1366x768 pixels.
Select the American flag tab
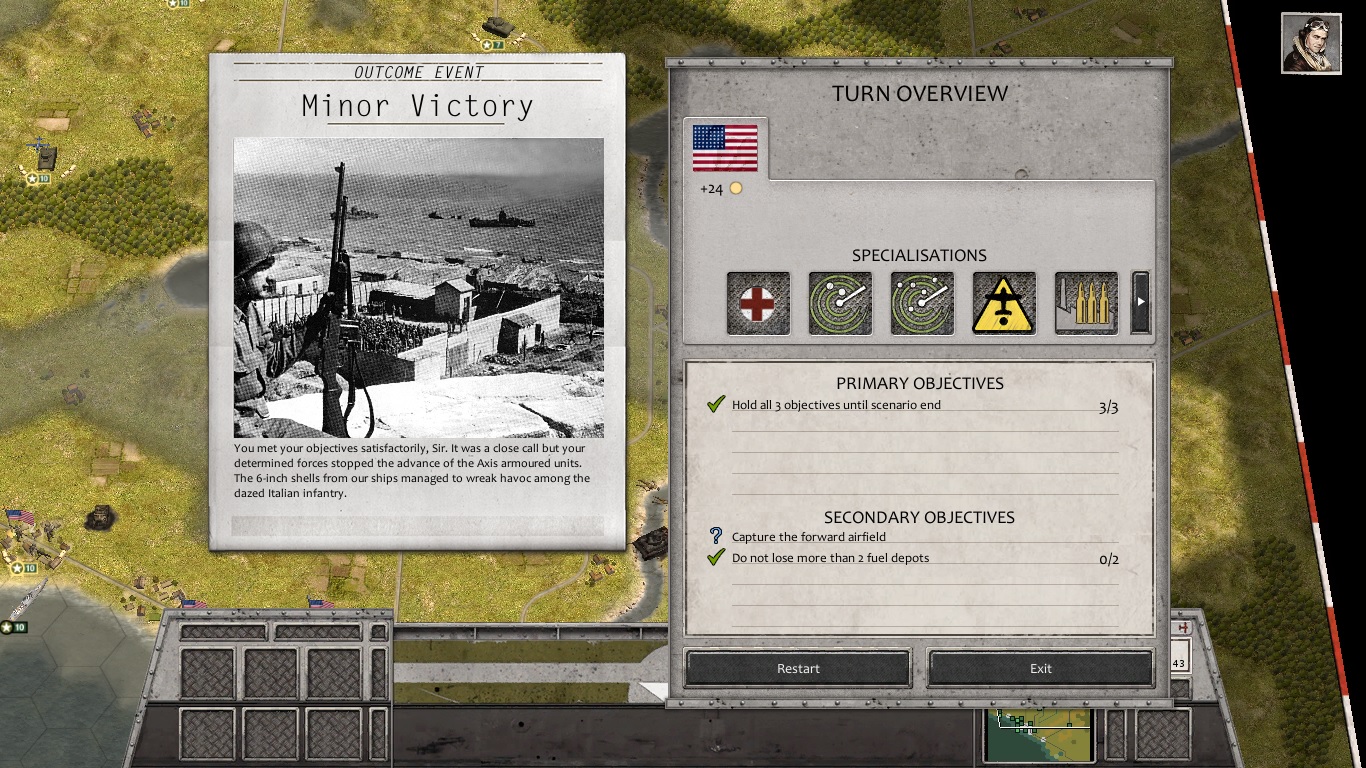click(x=725, y=148)
